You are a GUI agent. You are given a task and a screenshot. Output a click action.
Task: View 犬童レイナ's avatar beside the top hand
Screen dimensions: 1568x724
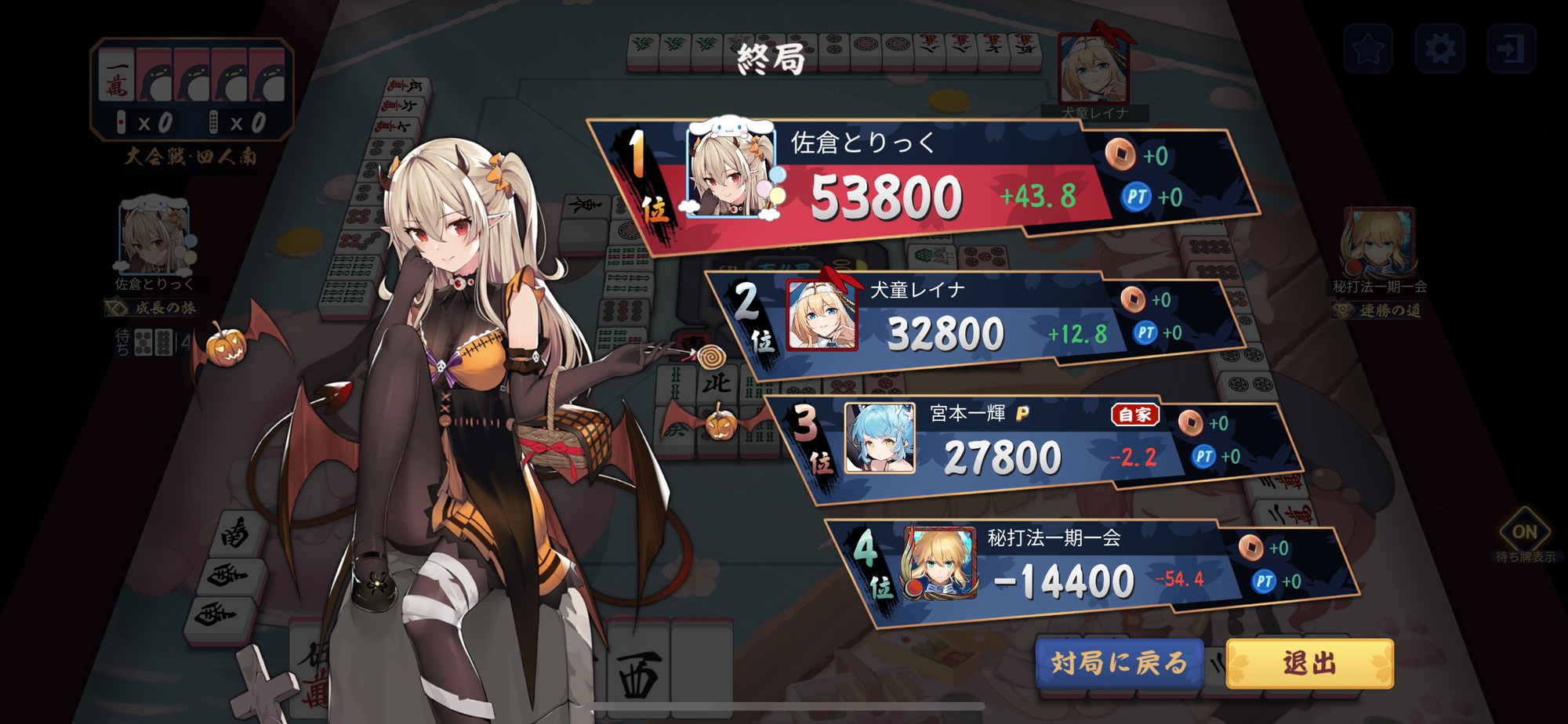(x=1094, y=71)
